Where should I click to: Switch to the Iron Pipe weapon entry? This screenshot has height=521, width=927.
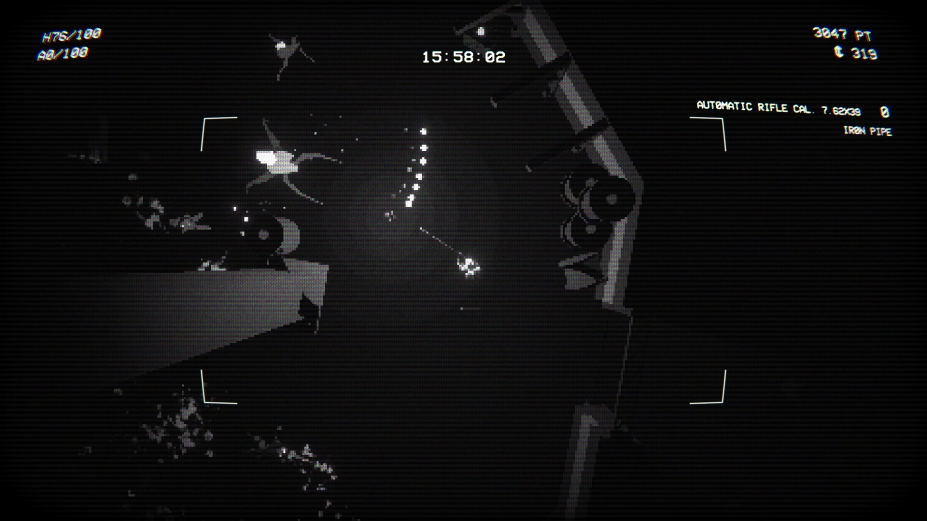[x=867, y=131]
